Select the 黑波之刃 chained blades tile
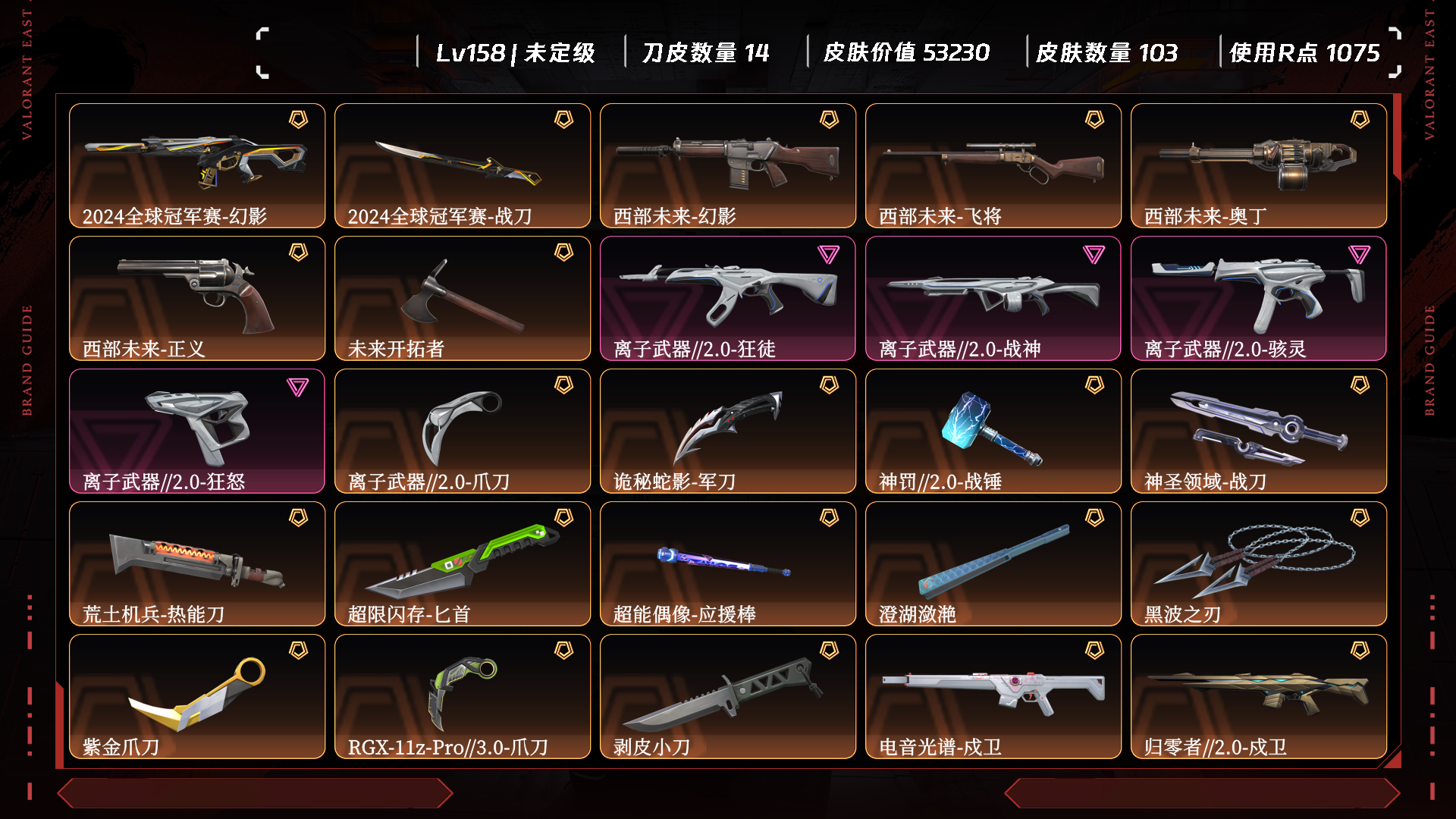 point(1259,563)
